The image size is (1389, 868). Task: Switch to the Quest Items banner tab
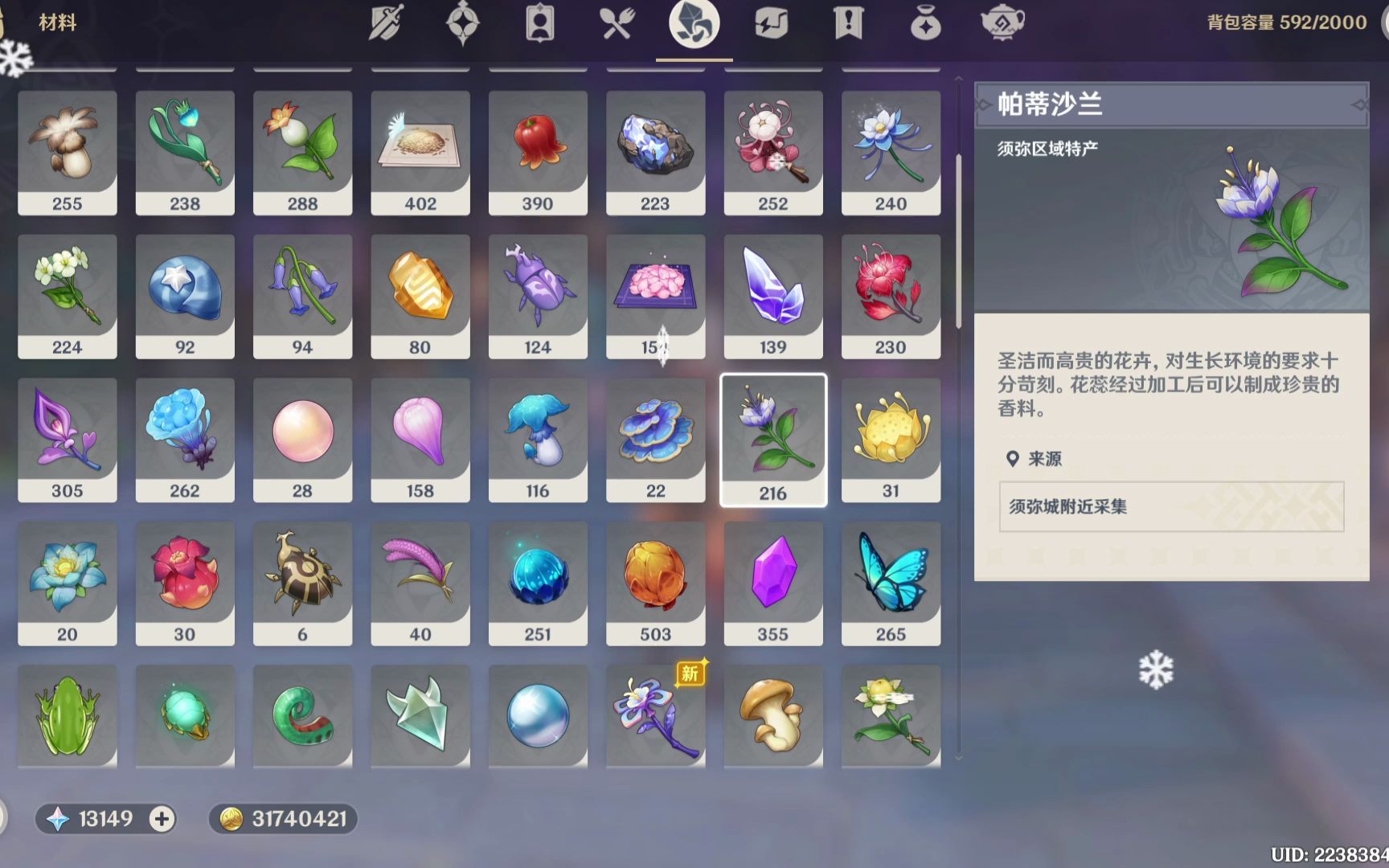click(x=848, y=24)
